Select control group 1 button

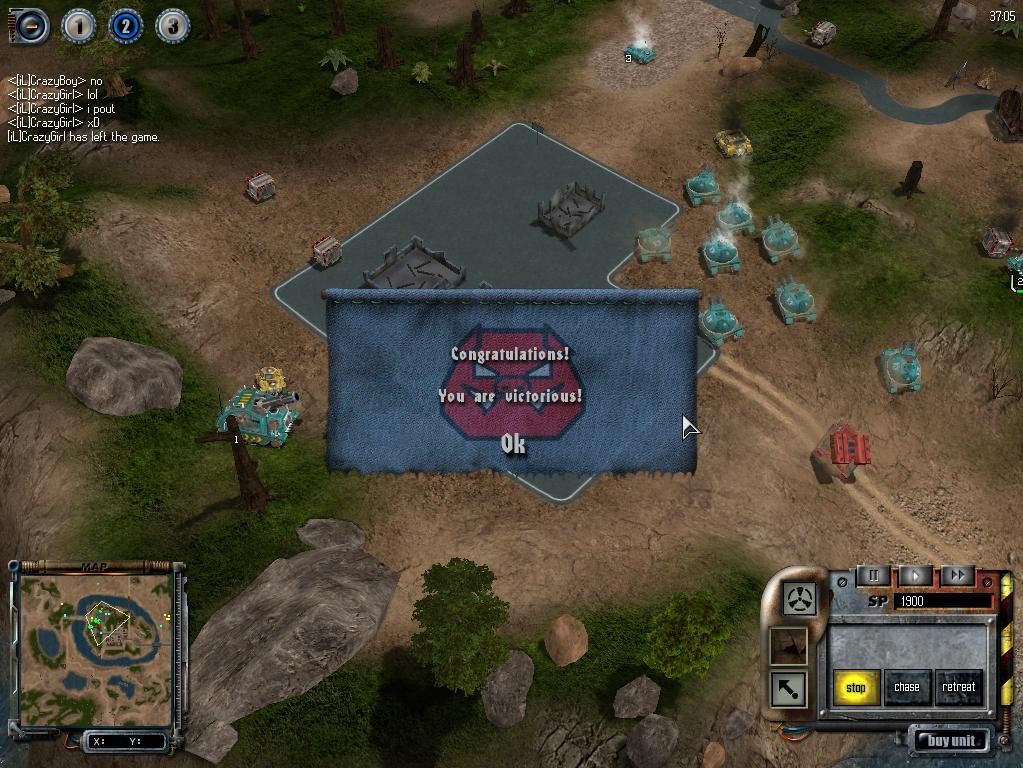(78, 26)
